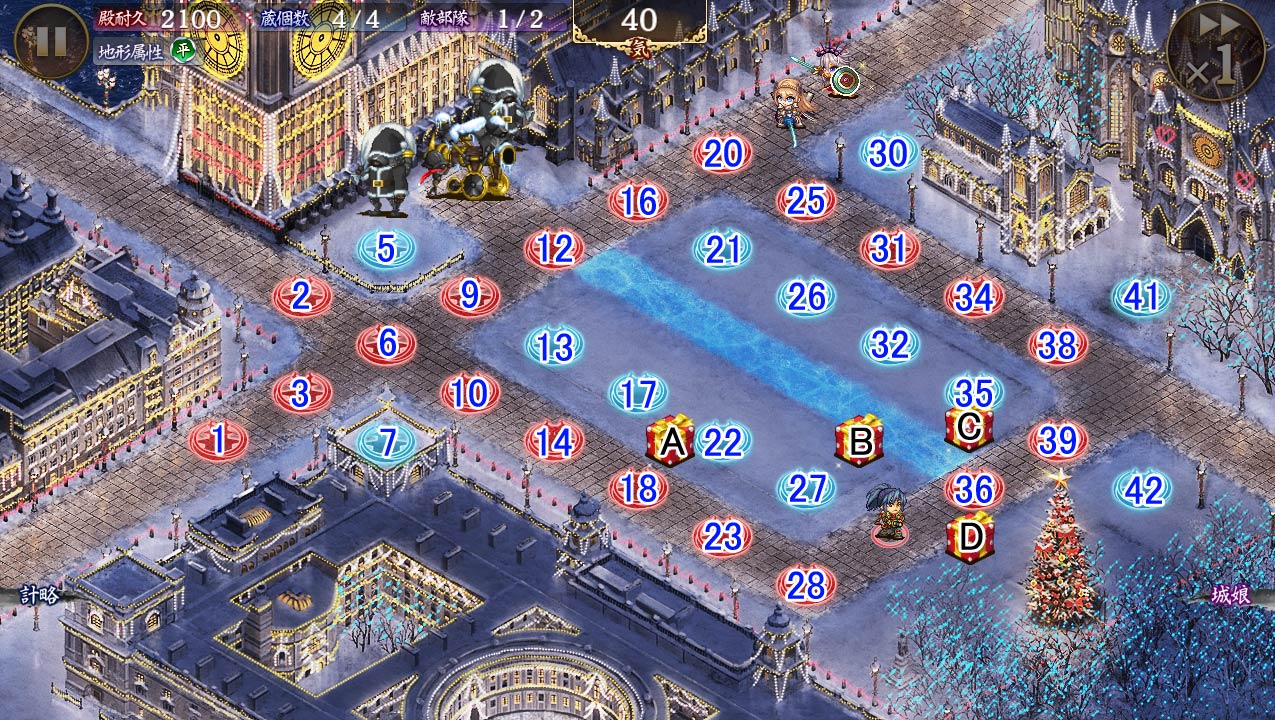Pick deployment tile 42
This screenshot has width=1275, height=720.
(1143, 490)
